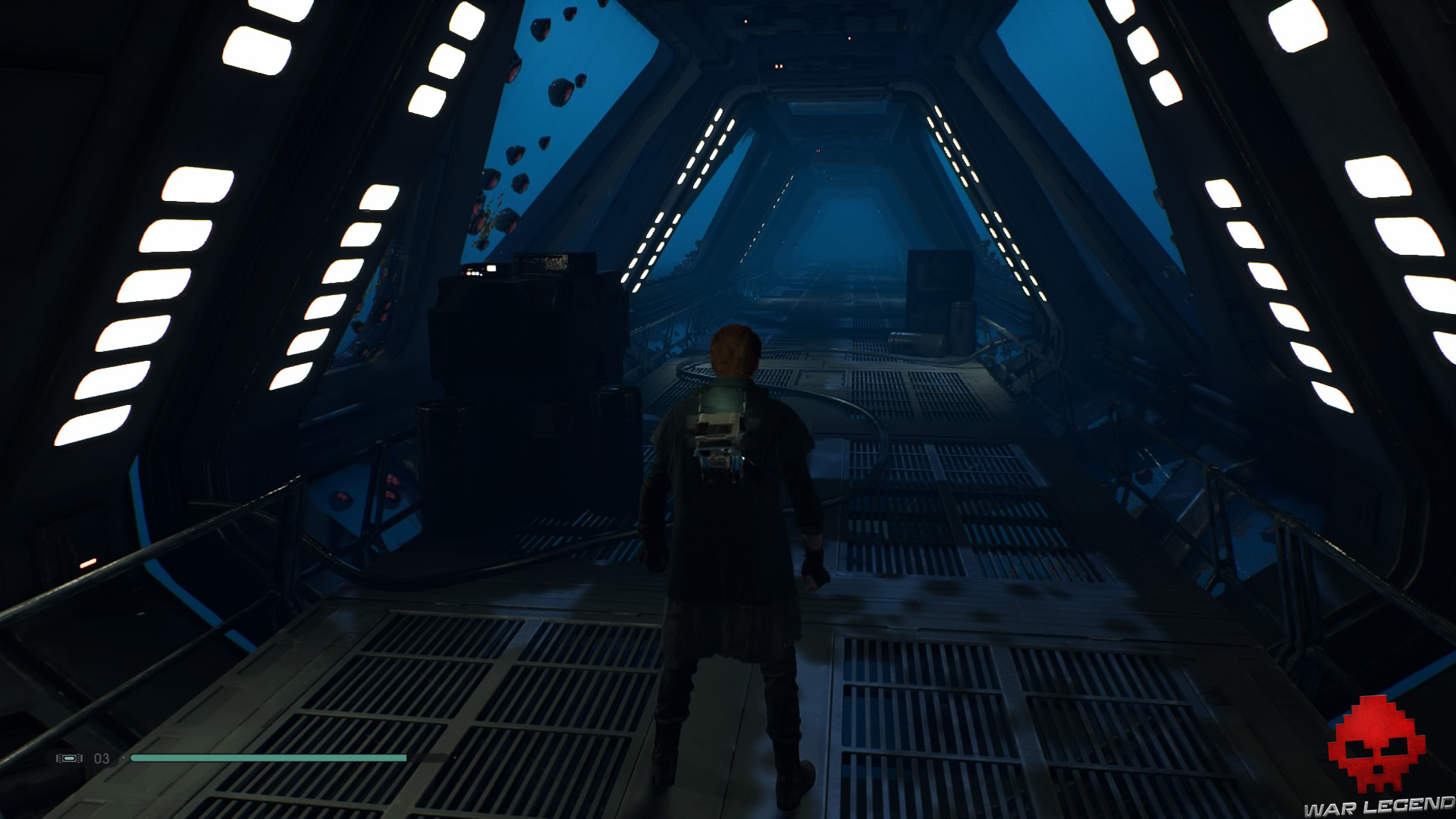Click the teal health bar

[x=265, y=758]
